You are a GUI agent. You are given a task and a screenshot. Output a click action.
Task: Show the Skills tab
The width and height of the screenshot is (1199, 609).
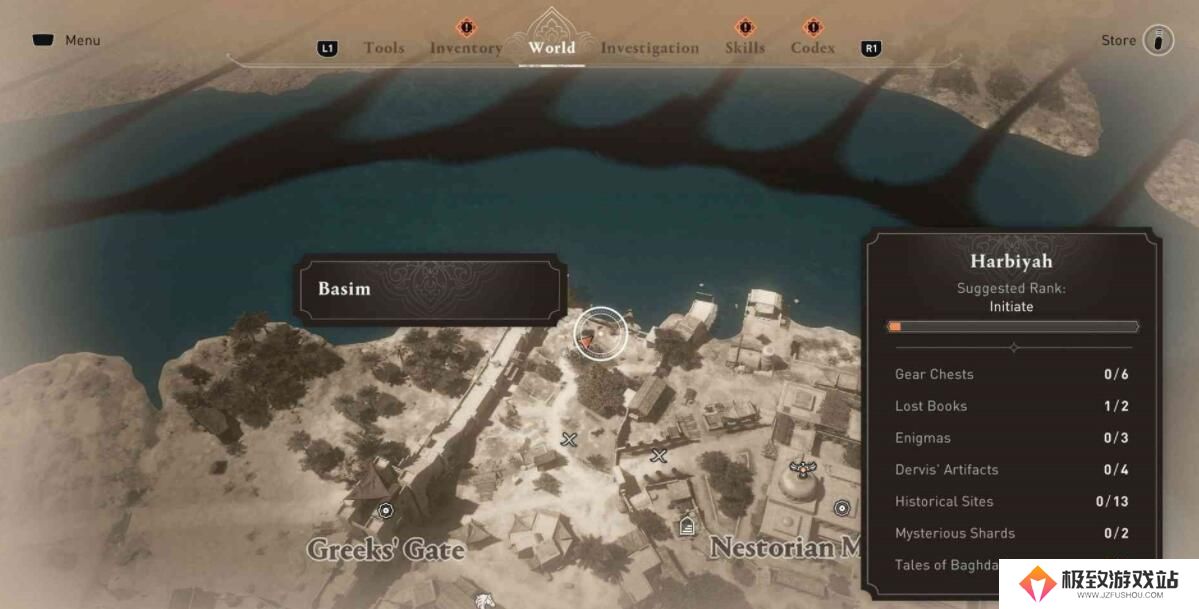coord(744,48)
